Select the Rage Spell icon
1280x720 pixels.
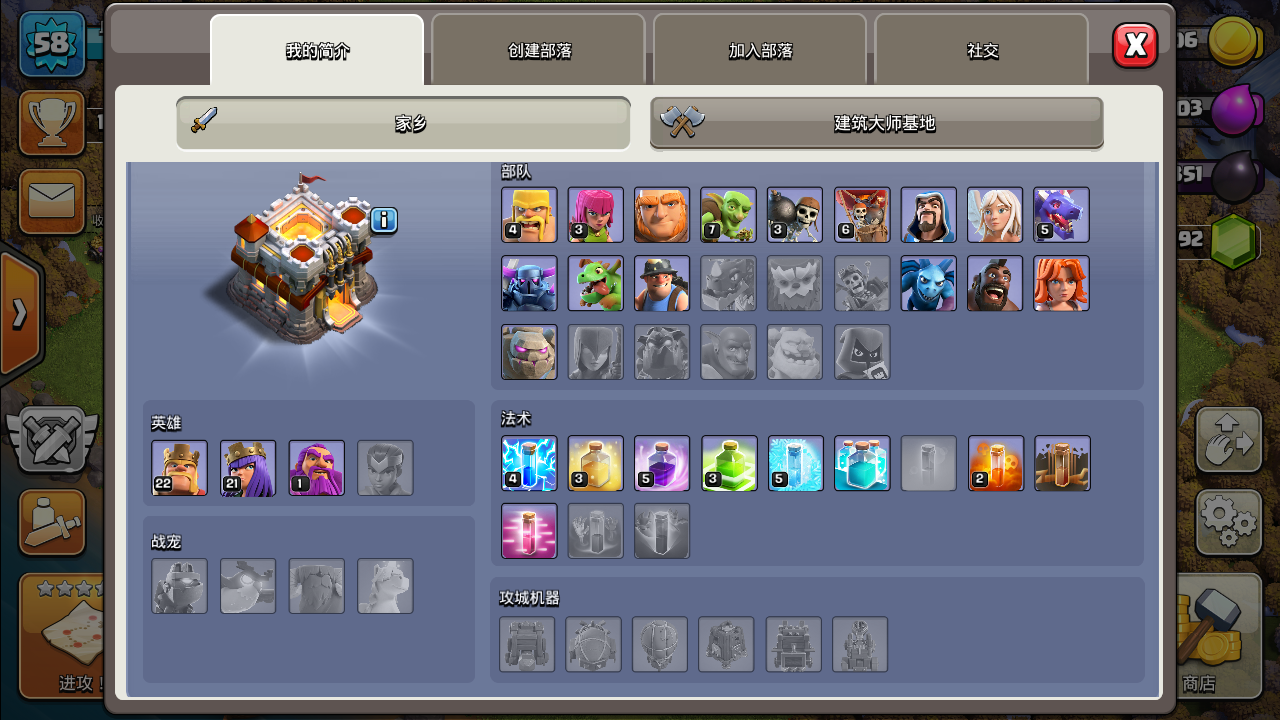[662, 463]
